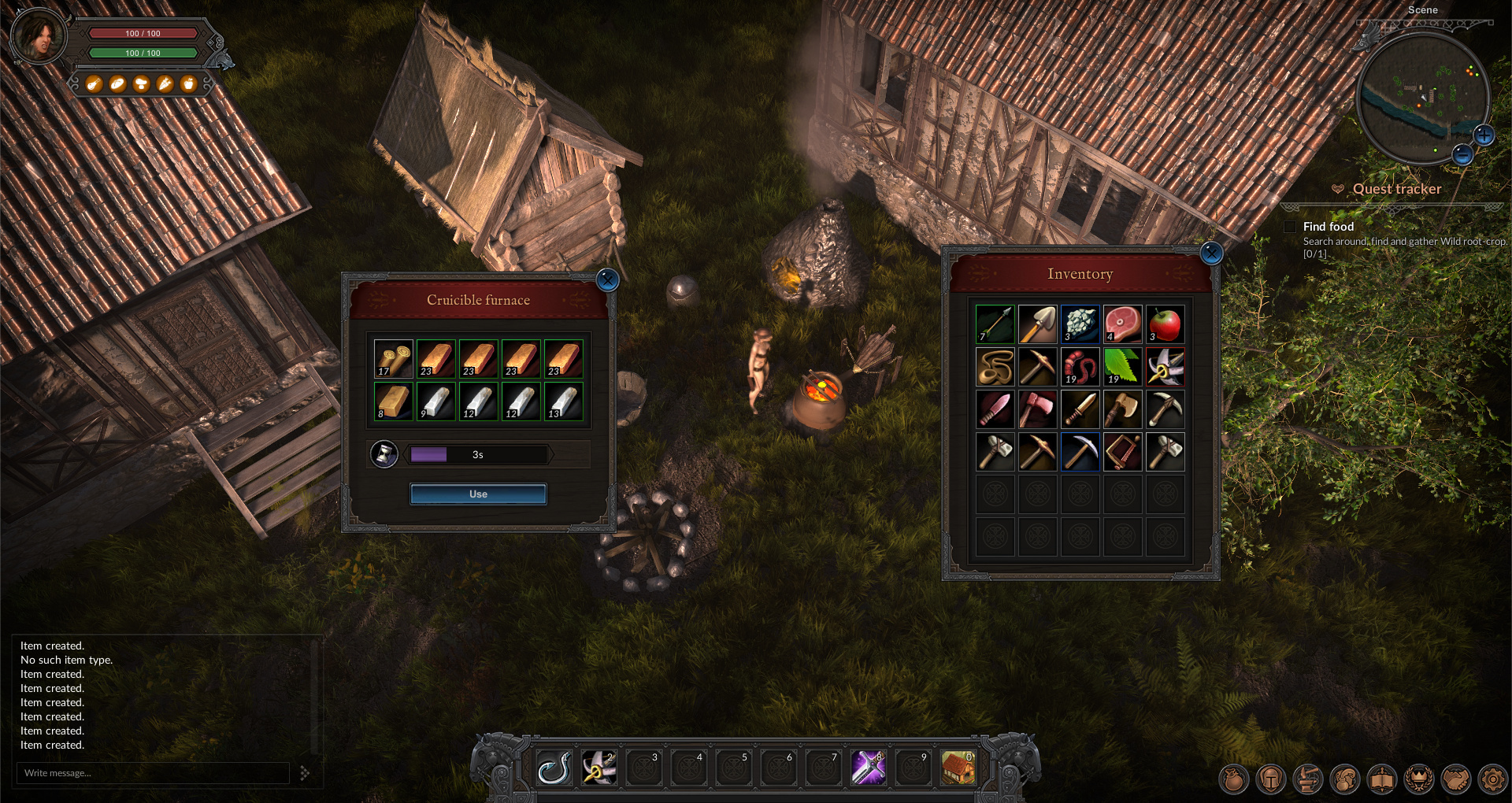Viewport: 1512px width, 803px height.
Task: Close the Crucible furnace window
Action: 607,279
